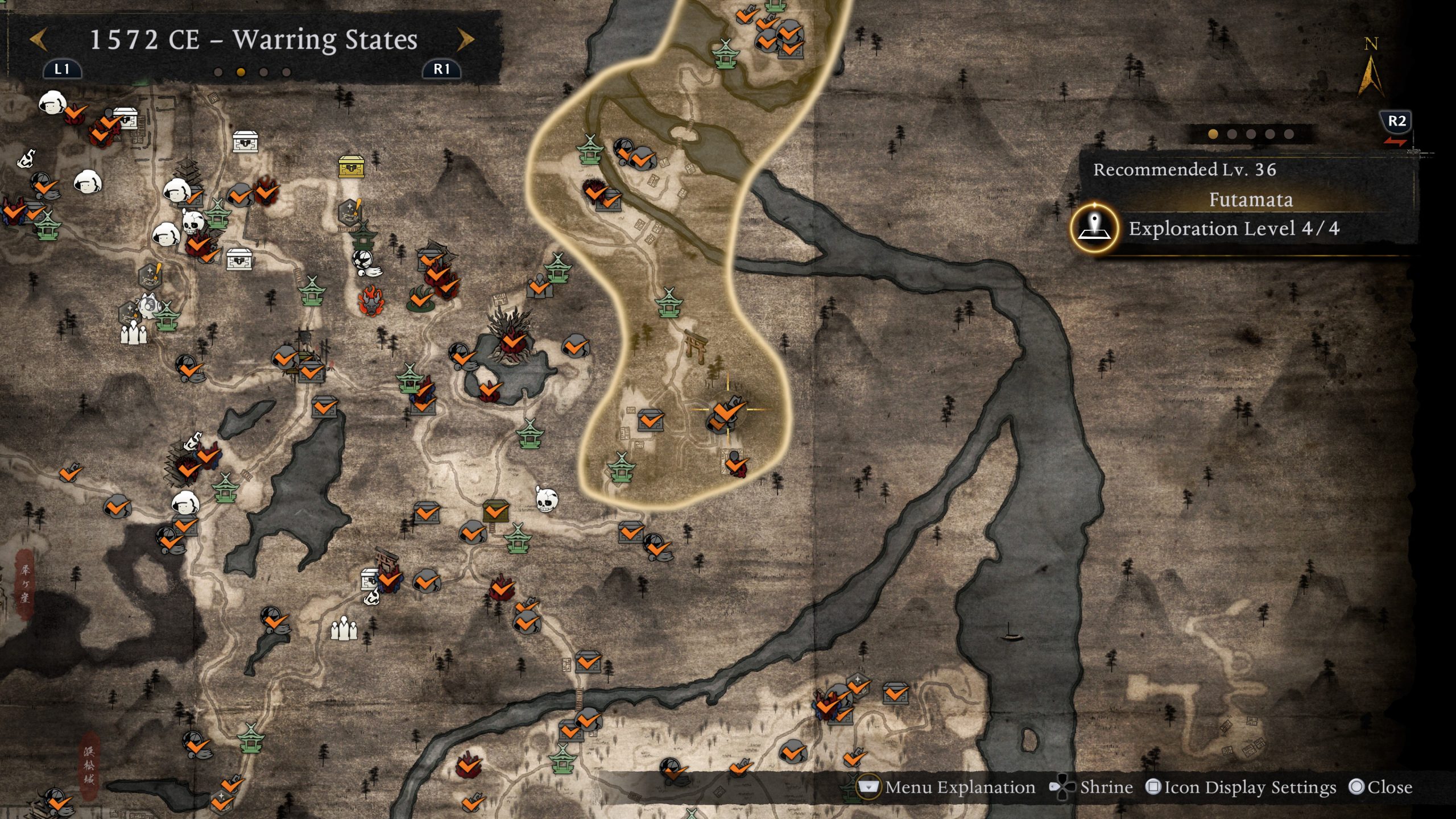Select the first dot in the R2 page indicator
The image size is (1456, 819).
tap(1214, 134)
